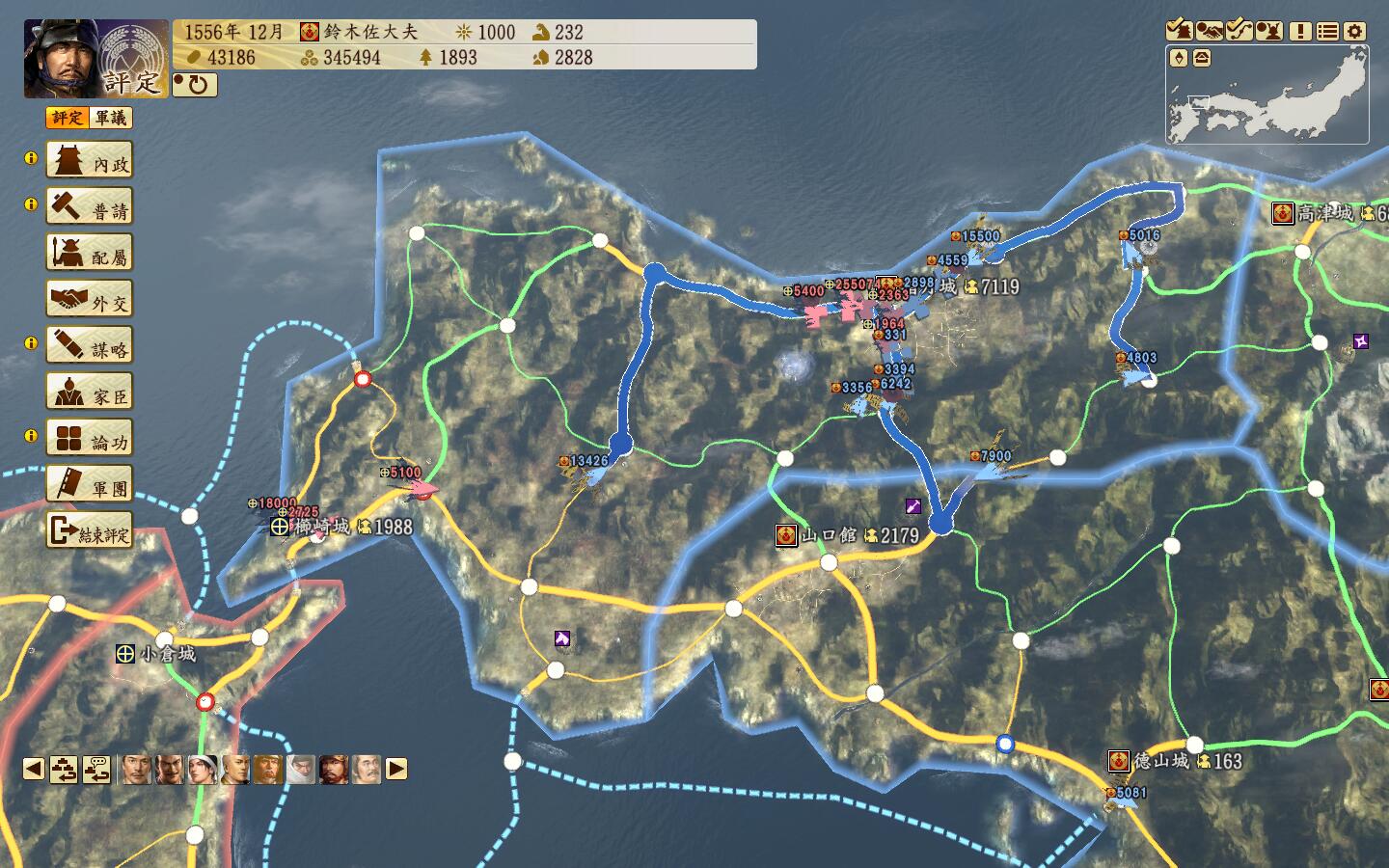Select the 普請 construction command
The height and width of the screenshot is (868, 1389).
point(90,207)
